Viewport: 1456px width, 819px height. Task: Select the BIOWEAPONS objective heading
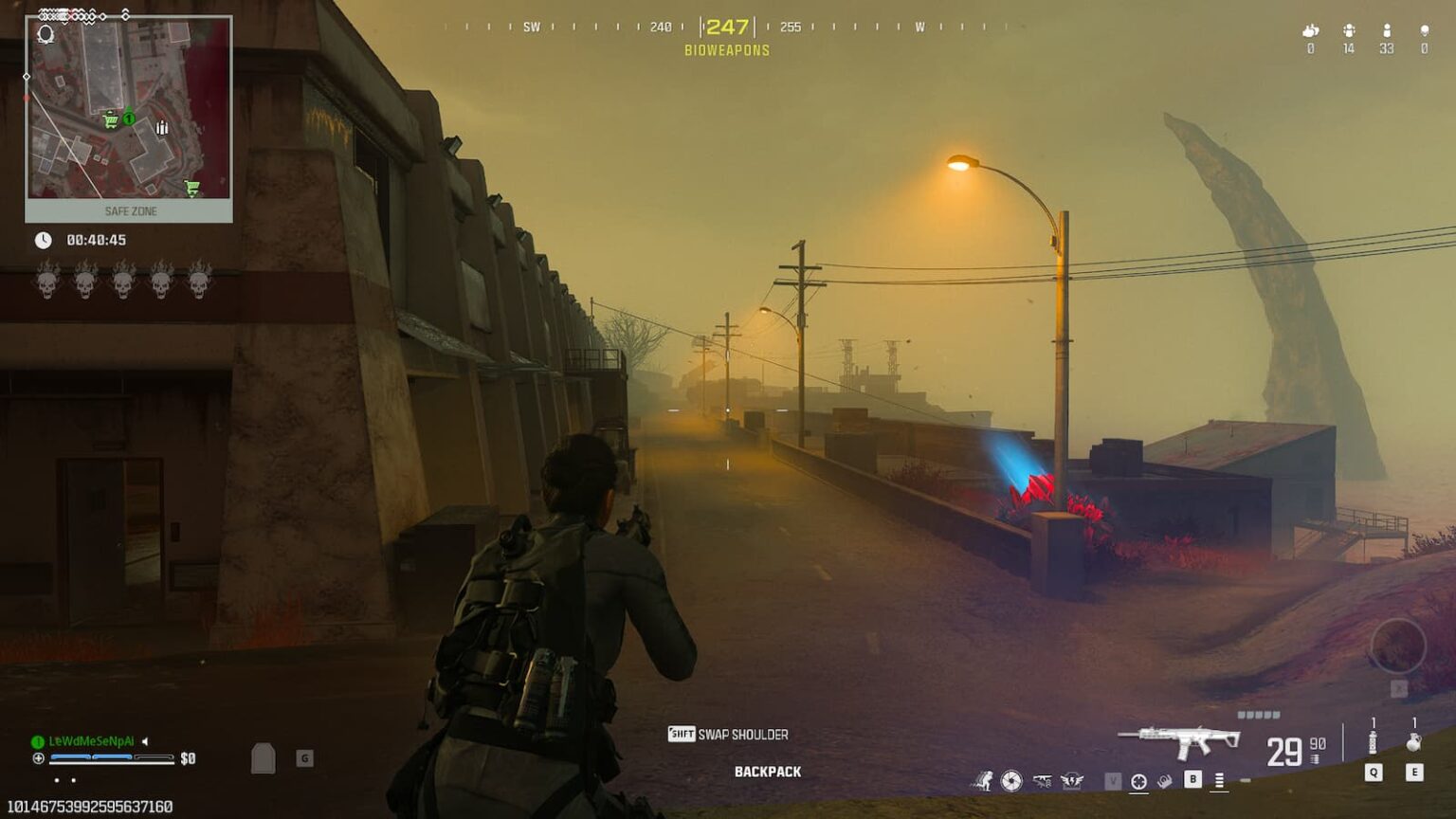tap(726, 50)
